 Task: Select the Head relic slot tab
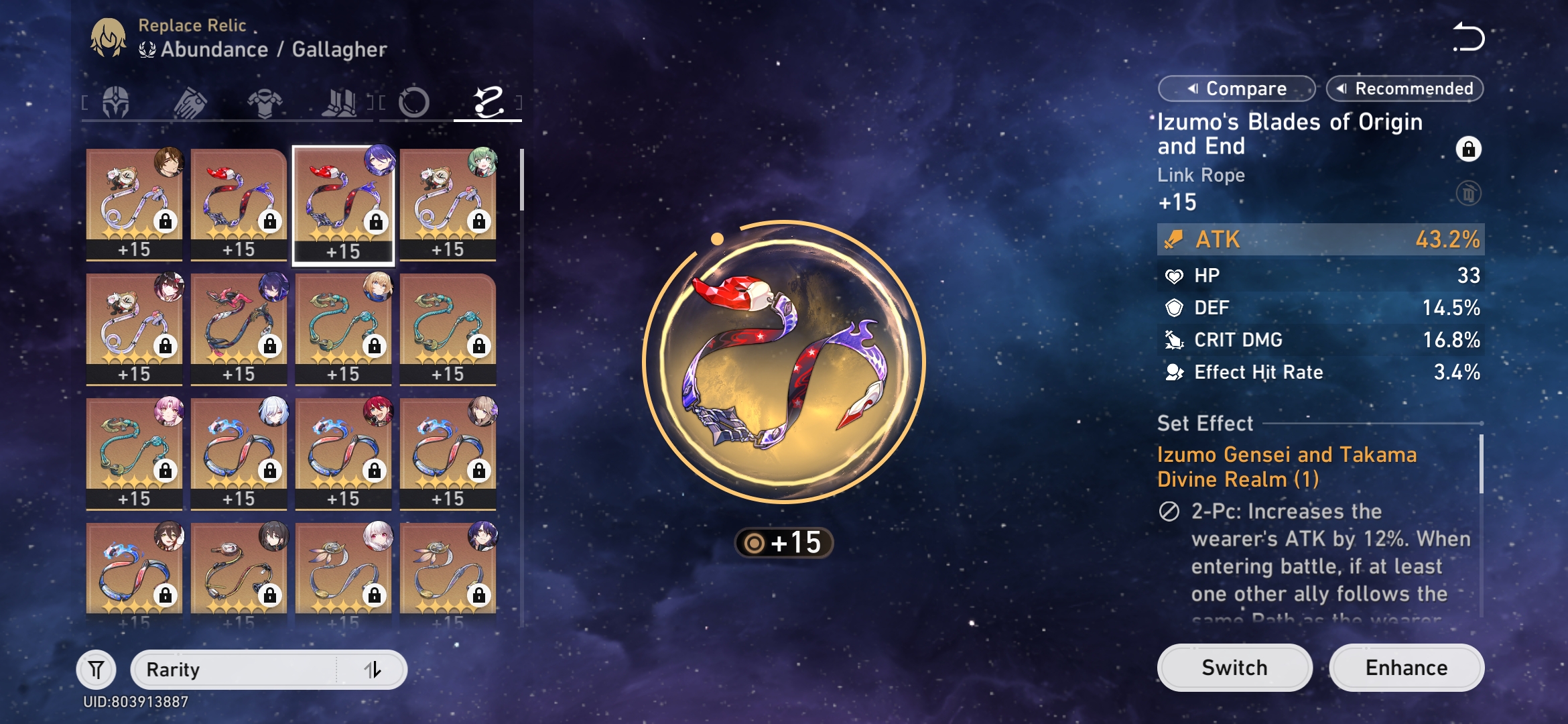(114, 102)
